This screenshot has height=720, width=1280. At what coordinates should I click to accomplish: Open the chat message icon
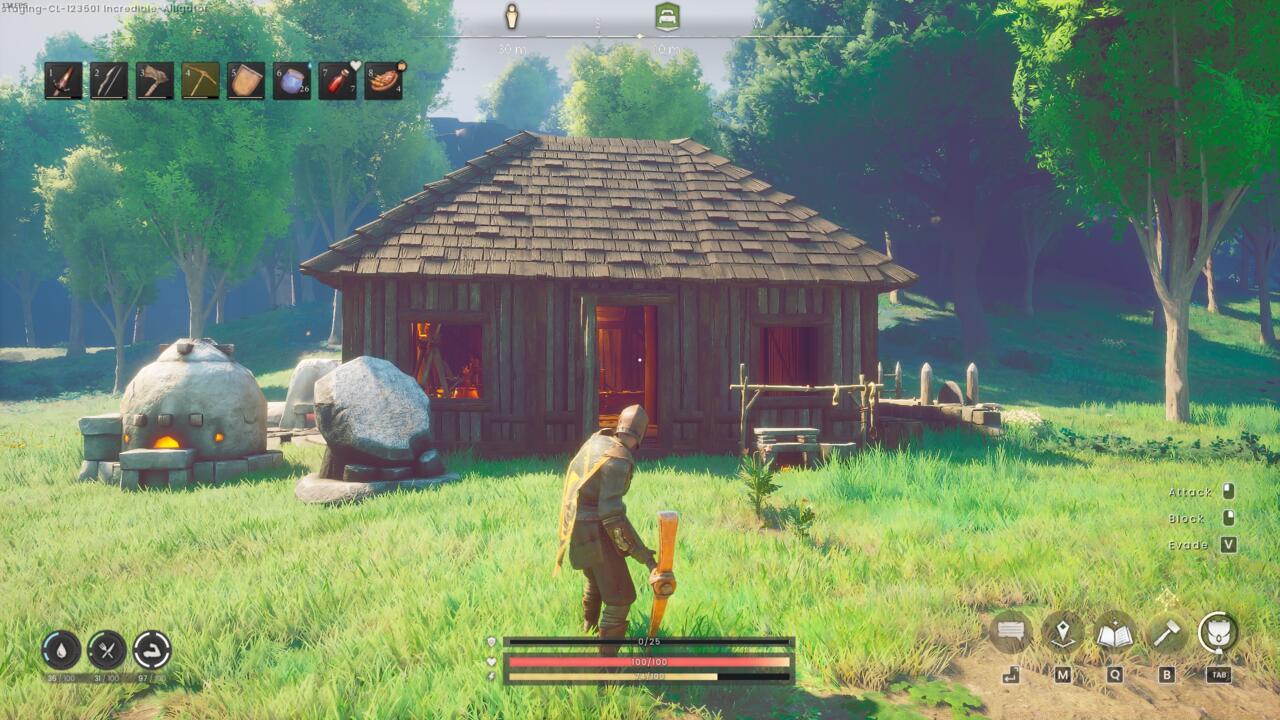(x=1013, y=631)
